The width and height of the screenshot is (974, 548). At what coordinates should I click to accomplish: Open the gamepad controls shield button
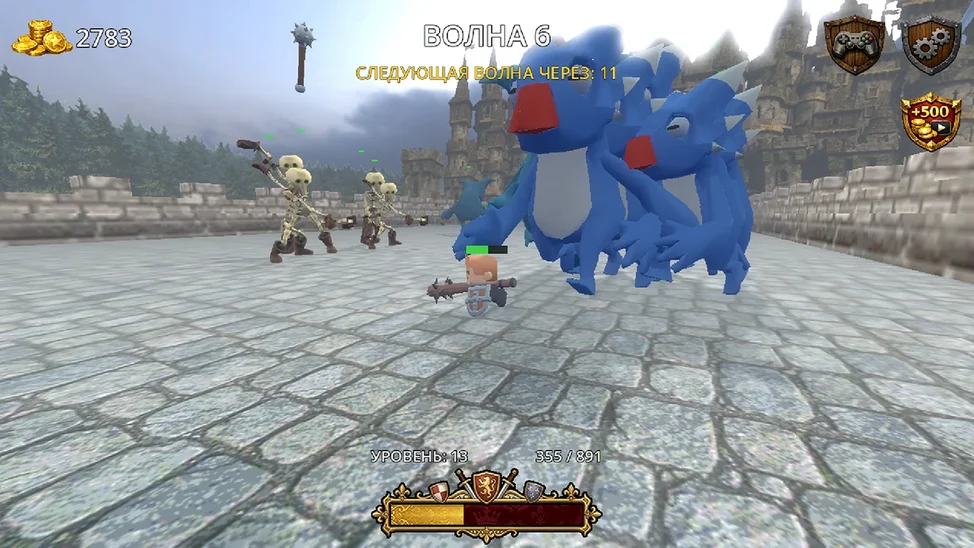point(854,43)
